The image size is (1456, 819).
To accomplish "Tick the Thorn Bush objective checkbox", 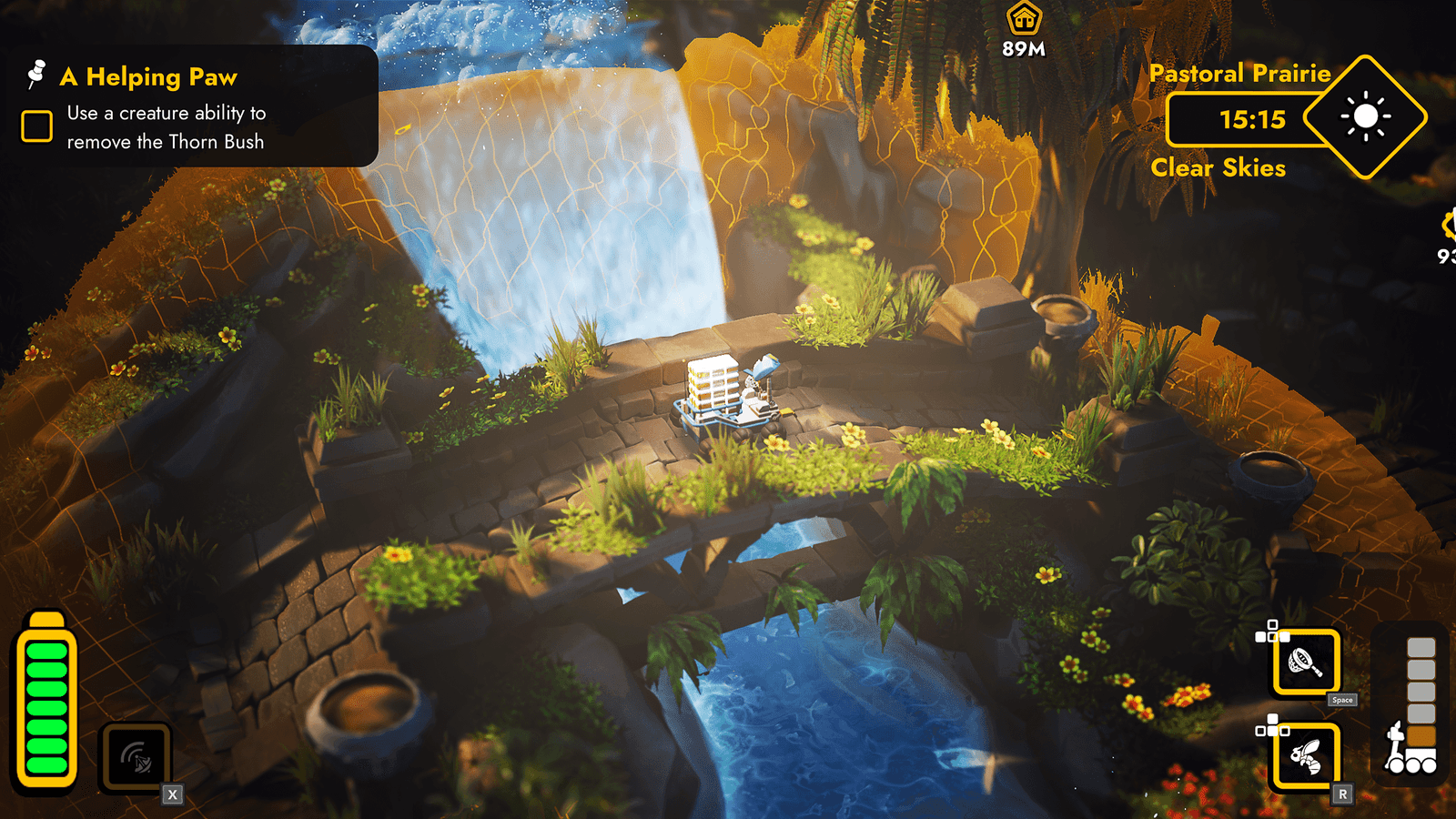I will pos(37,126).
